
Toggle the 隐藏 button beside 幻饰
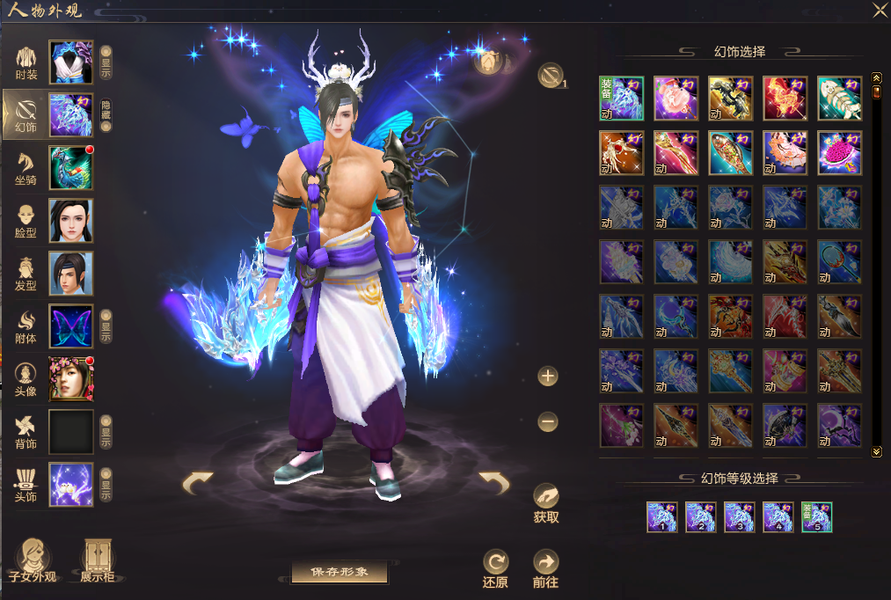point(106,115)
